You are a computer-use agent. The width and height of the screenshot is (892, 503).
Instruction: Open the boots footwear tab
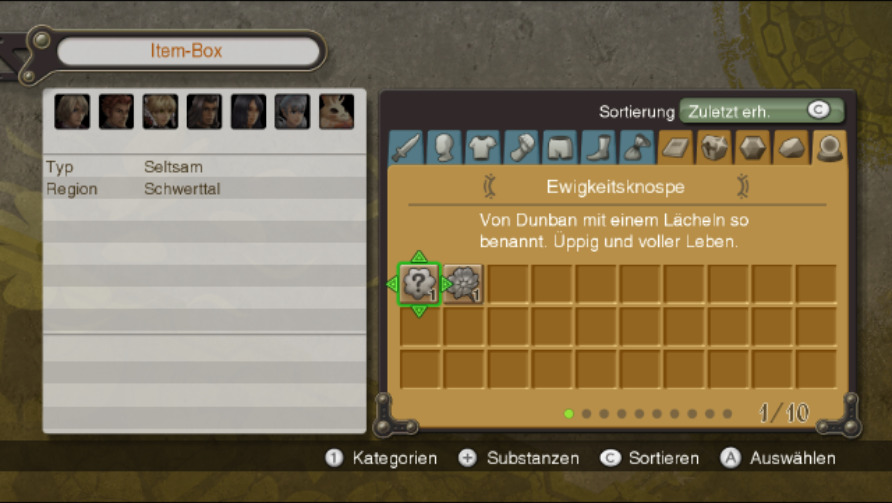(597, 147)
